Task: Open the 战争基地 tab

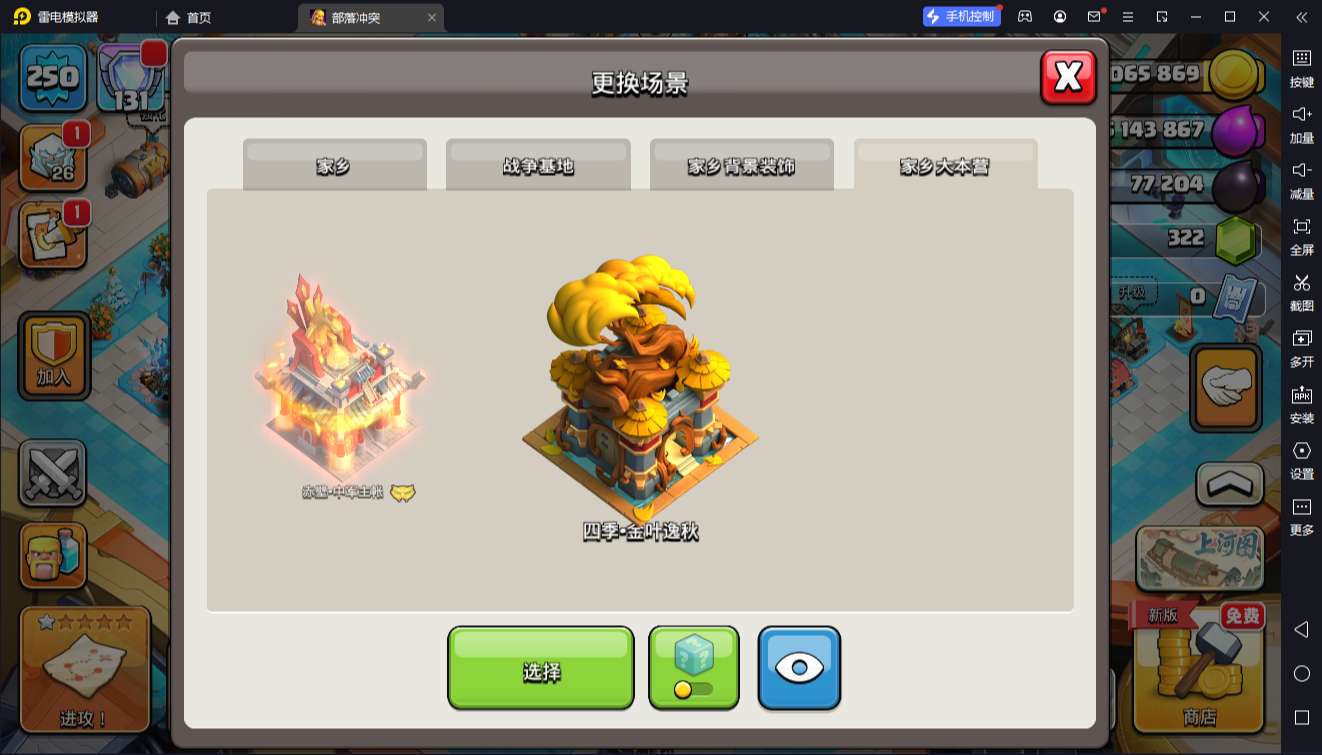Action: coord(538,165)
